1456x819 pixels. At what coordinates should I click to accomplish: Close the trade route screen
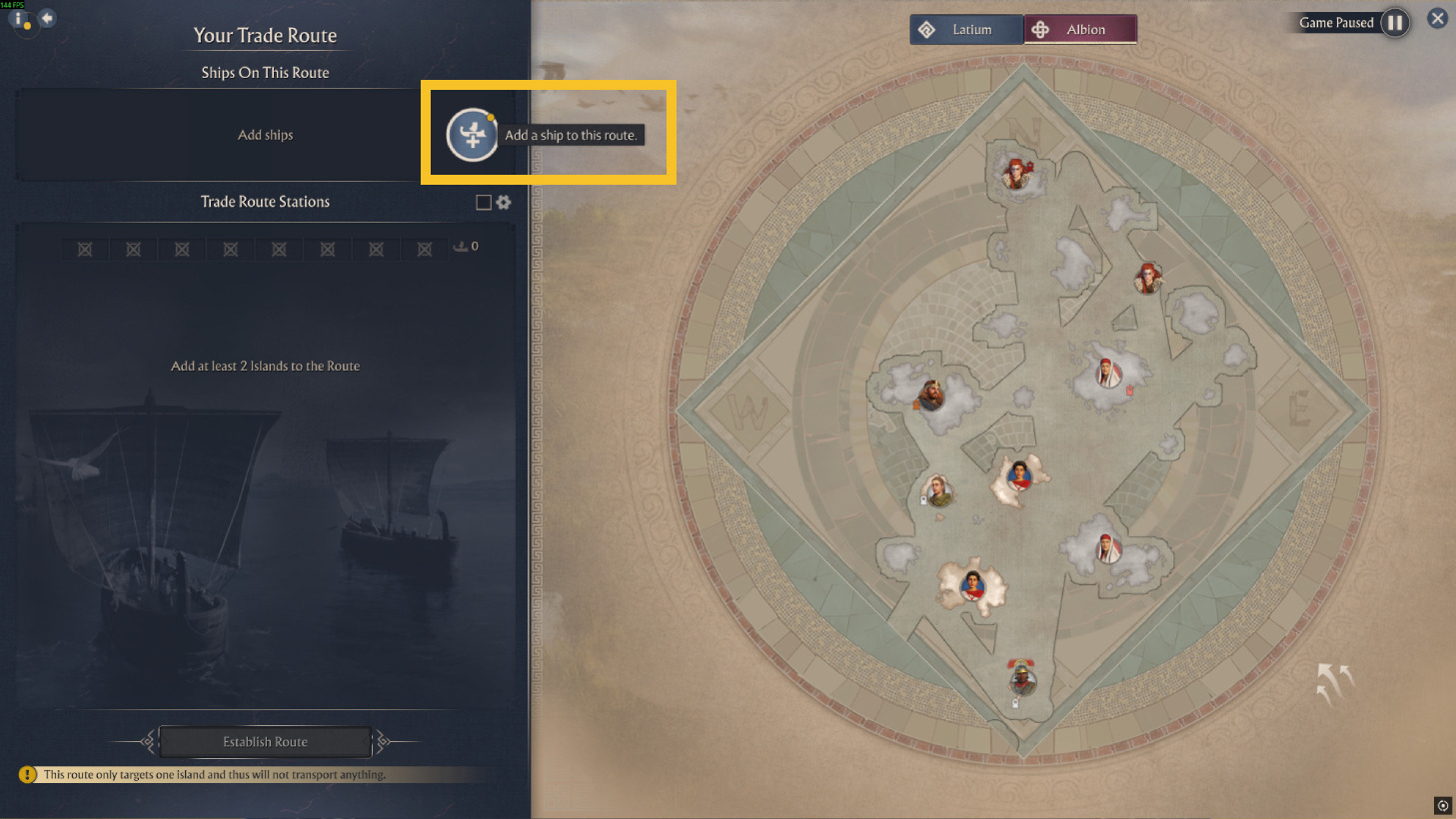(1437, 18)
